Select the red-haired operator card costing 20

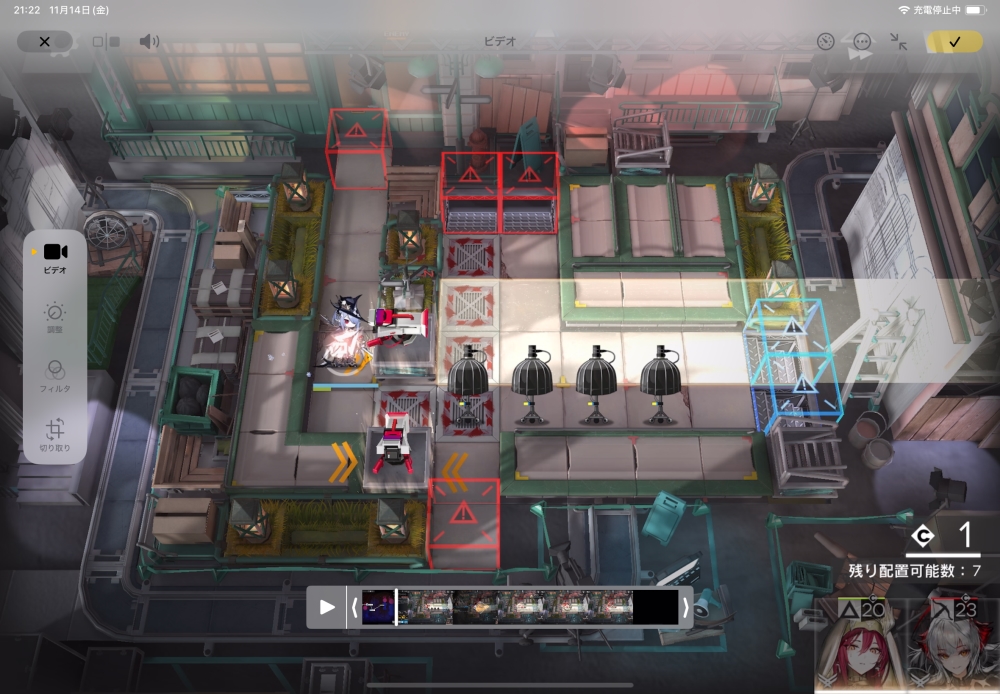pyautogui.click(x=859, y=647)
